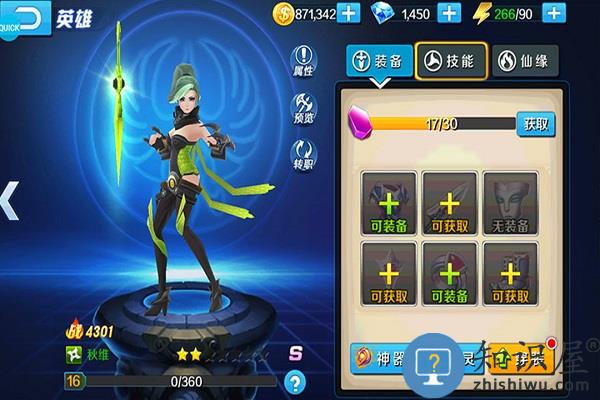The width and height of the screenshot is (600, 400).
Task: Show the 预览 hero preview
Action: point(304,108)
